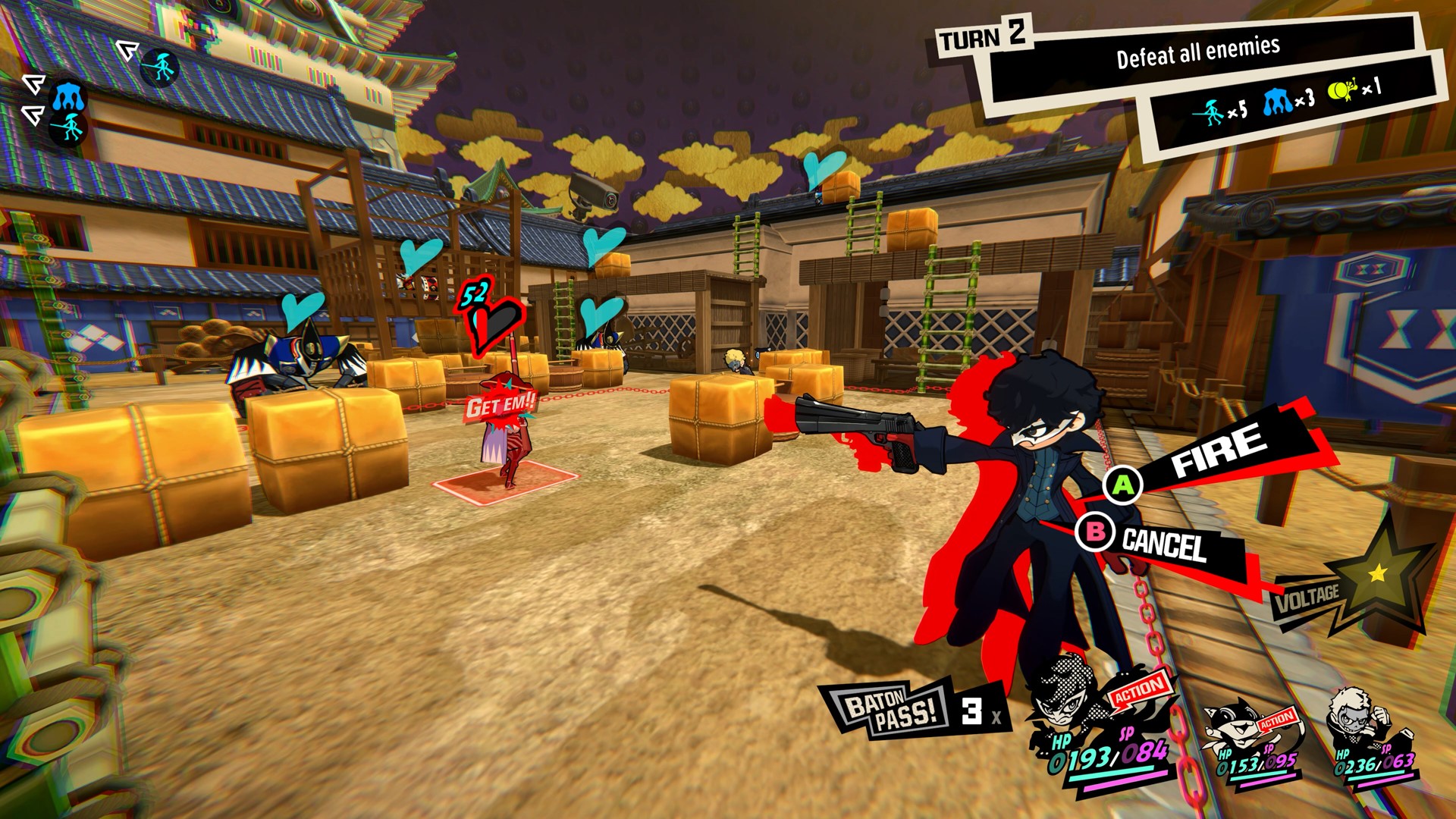The height and width of the screenshot is (819, 1456).
Task: Select the Morgana party portrait
Action: [x=1235, y=728]
